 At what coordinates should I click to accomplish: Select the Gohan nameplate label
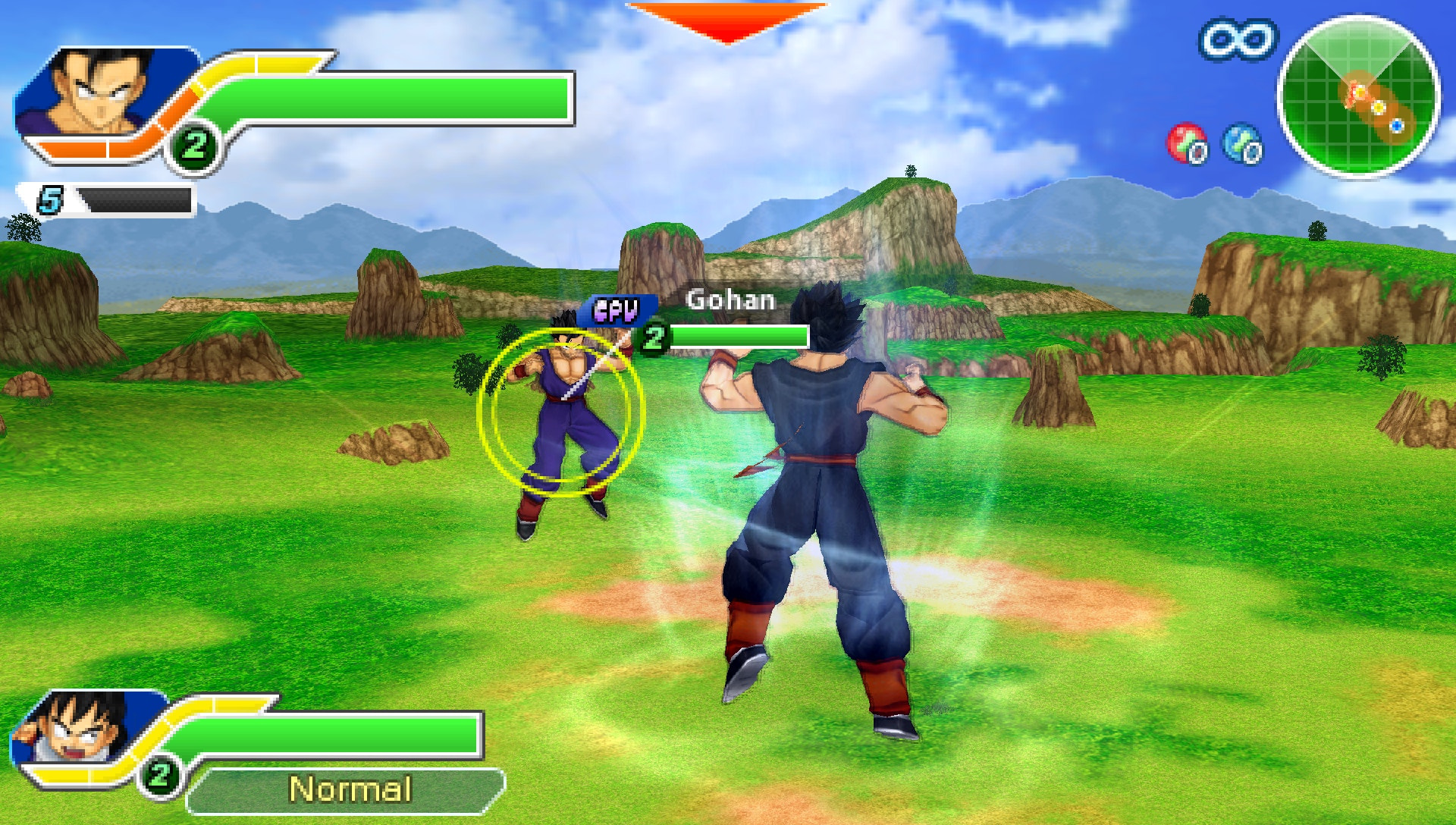point(730,301)
